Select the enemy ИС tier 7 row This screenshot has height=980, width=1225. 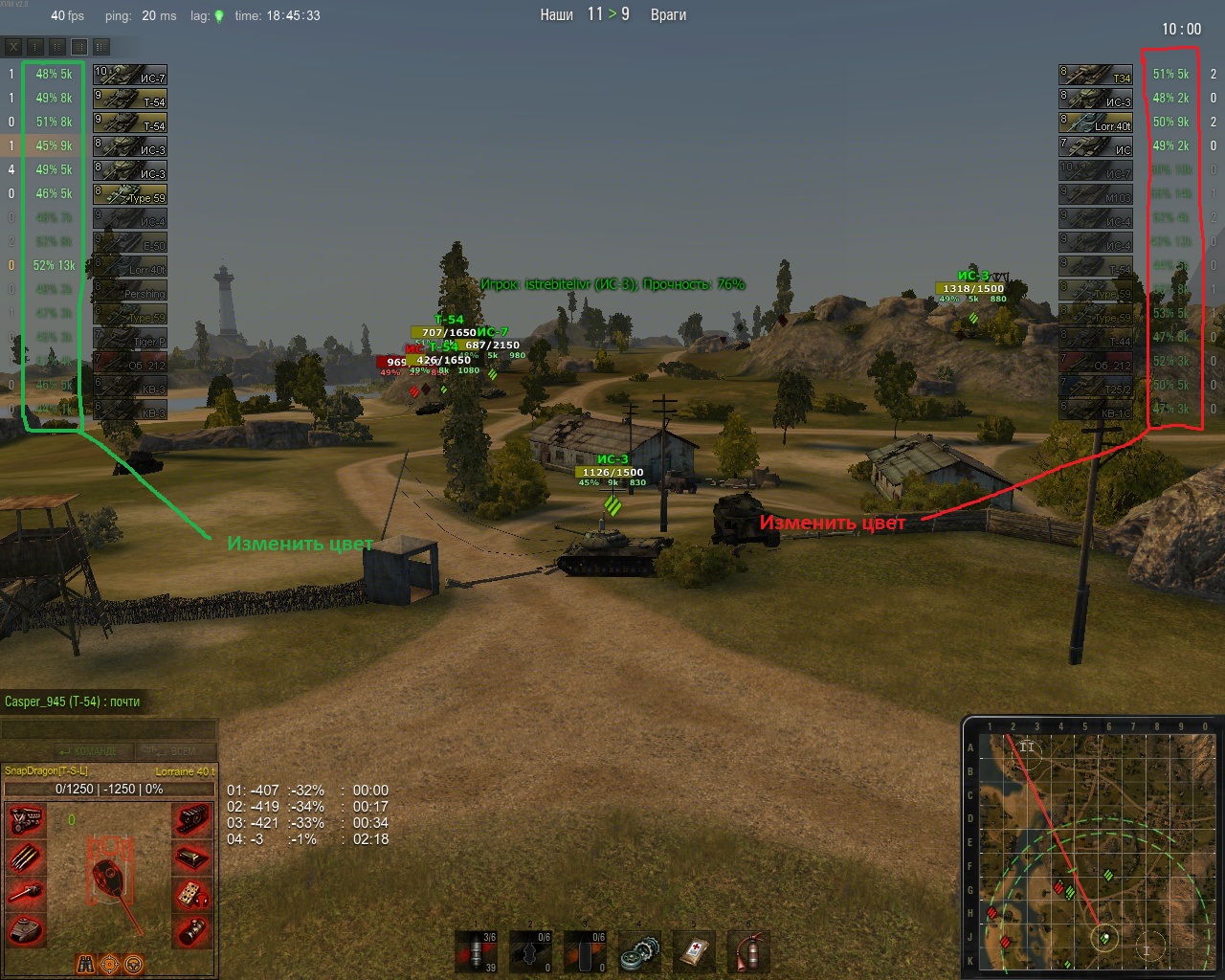click(1096, 146)
